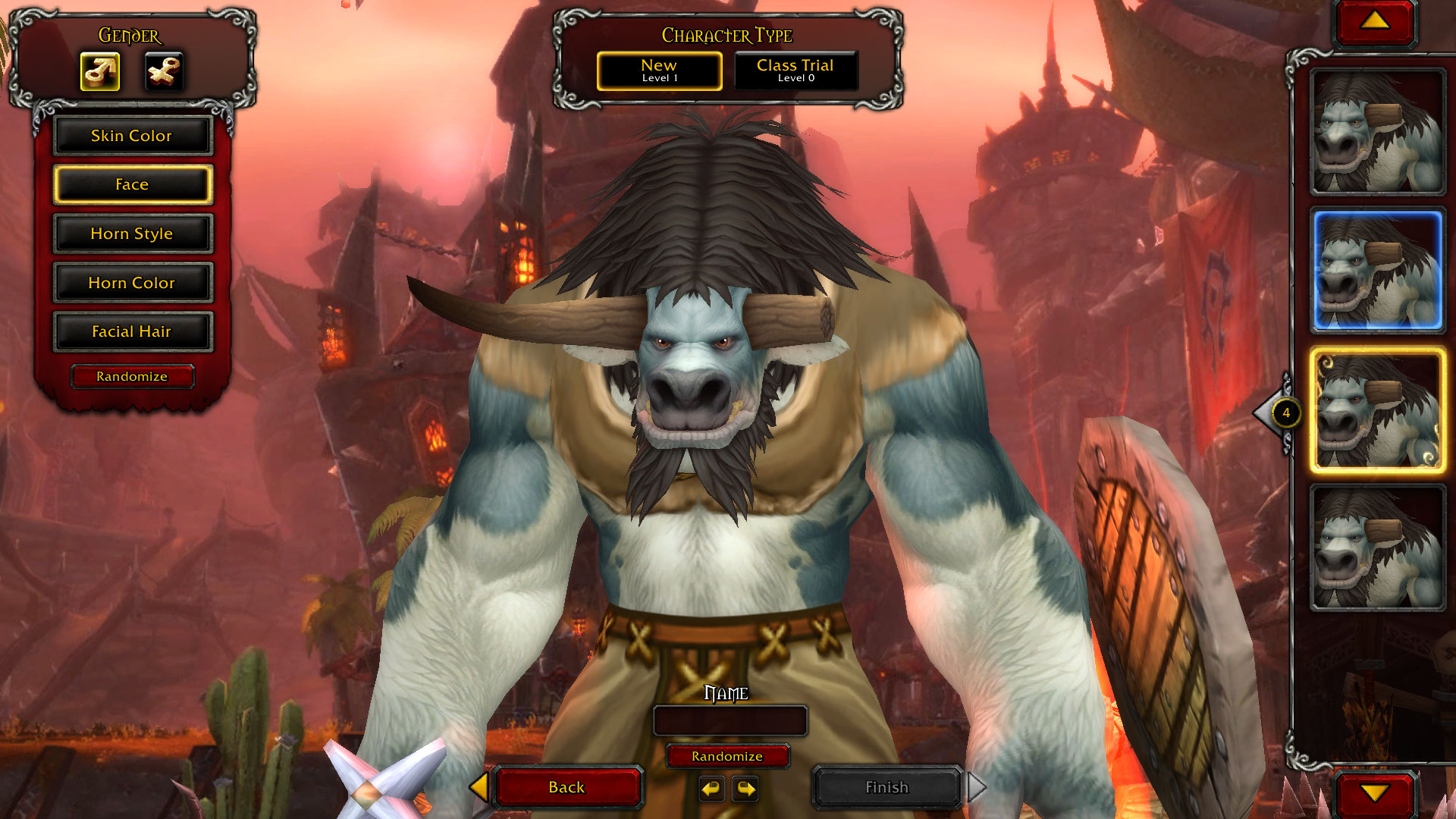Select the Class Trial character type
This screenshot has width=1456, height=819.
(x=795, y=71)
